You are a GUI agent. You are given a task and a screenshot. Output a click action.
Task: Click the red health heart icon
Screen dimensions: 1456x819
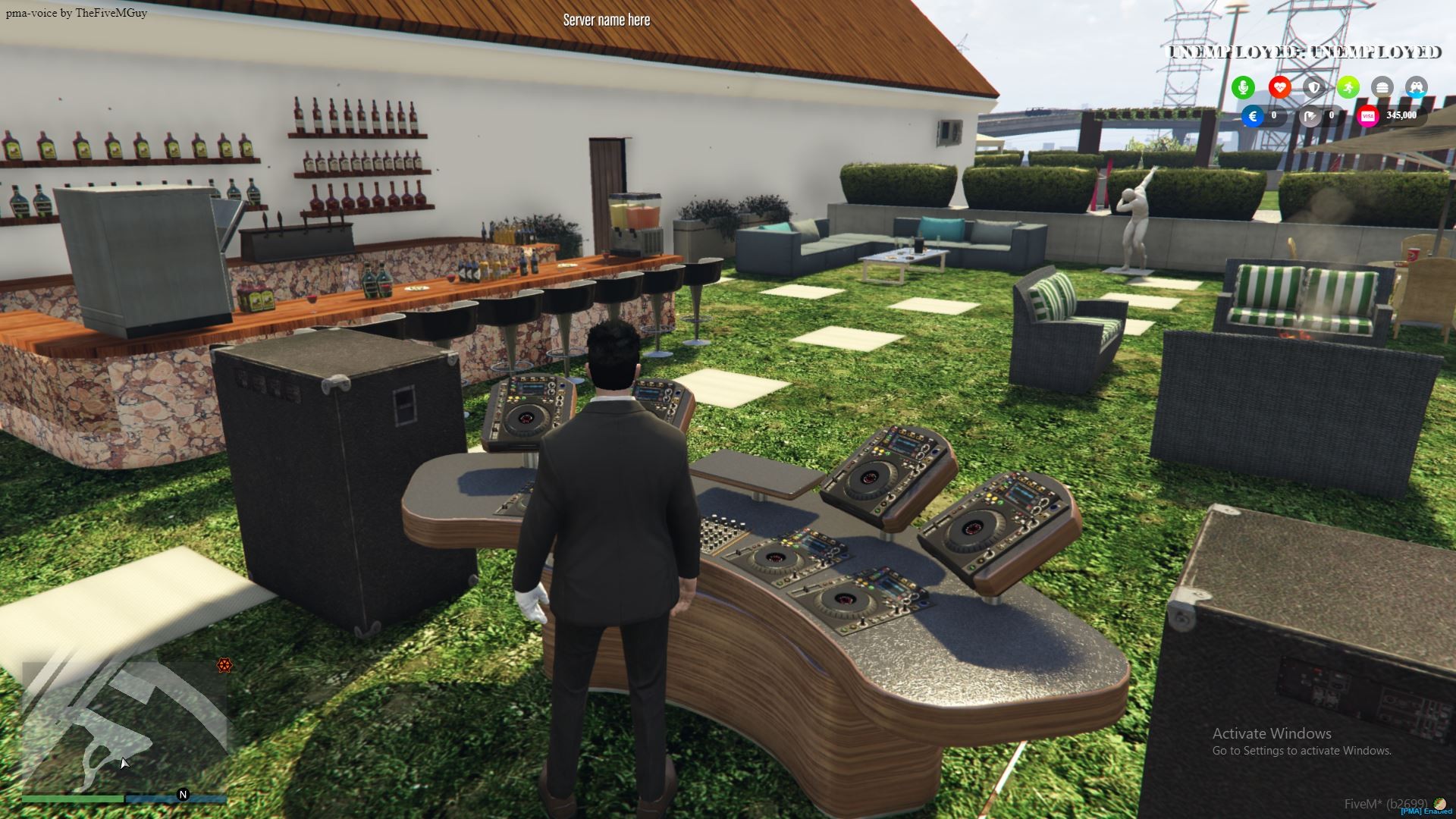tap(1279, 87)
